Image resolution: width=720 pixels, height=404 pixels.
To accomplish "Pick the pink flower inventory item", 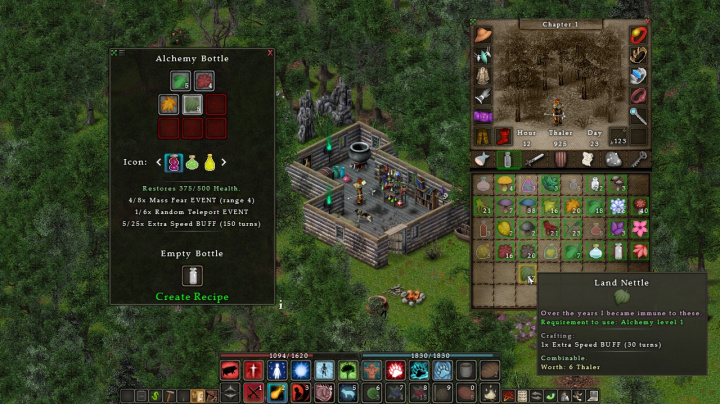I will click(x=639, y=228).
